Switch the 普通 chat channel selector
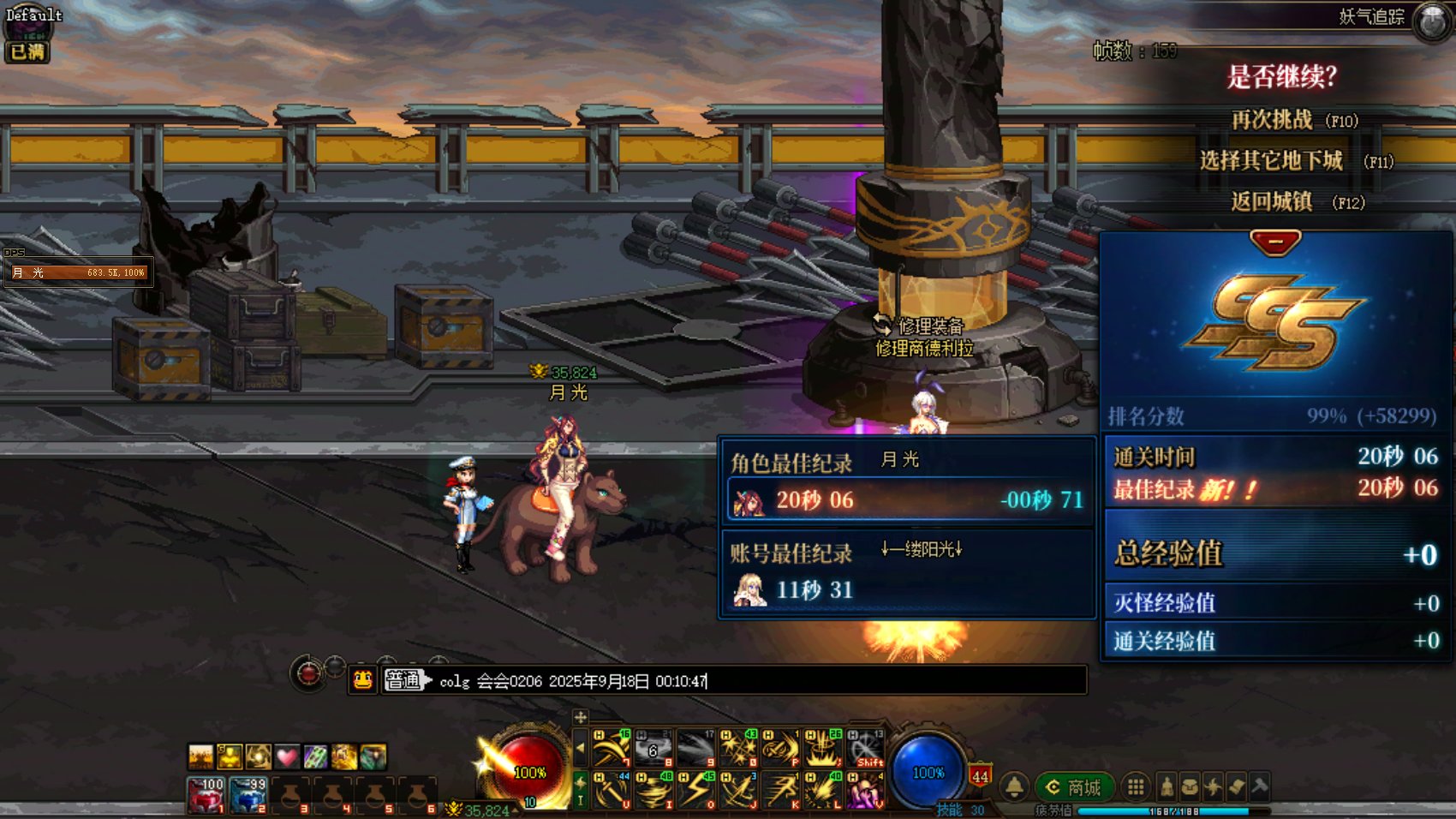This screenshot has width=1456, height=819. click(405, 681)
